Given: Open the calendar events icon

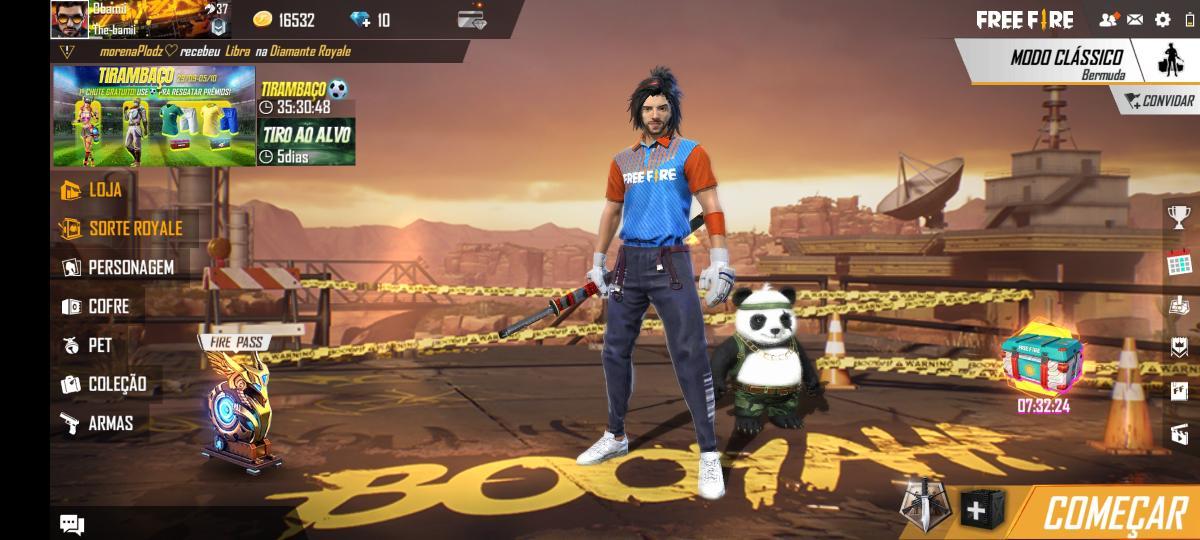Looking at the screenshot, I should [1179, 264].
